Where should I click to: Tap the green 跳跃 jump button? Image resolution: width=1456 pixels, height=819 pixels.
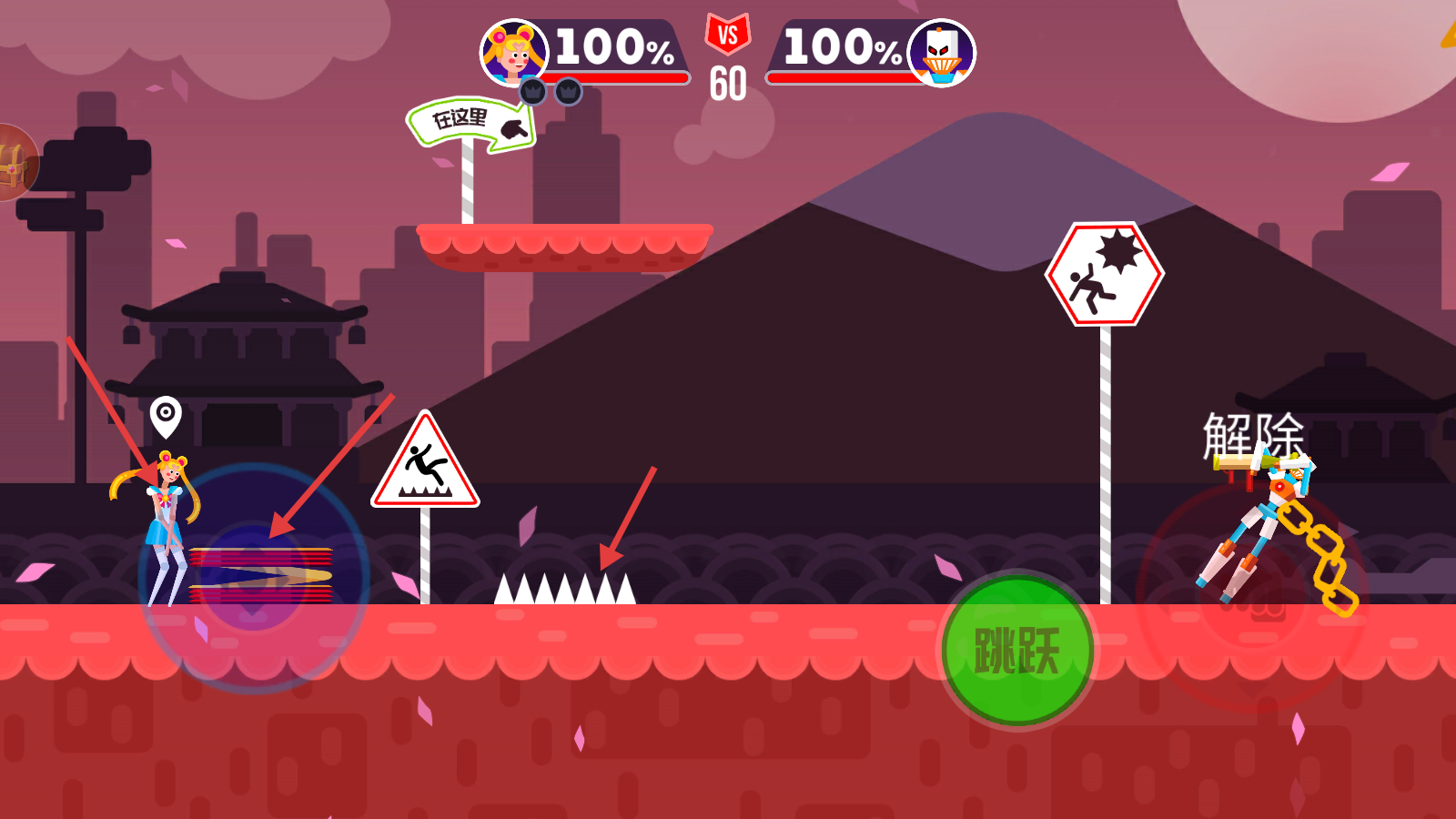coord(1016,651)
